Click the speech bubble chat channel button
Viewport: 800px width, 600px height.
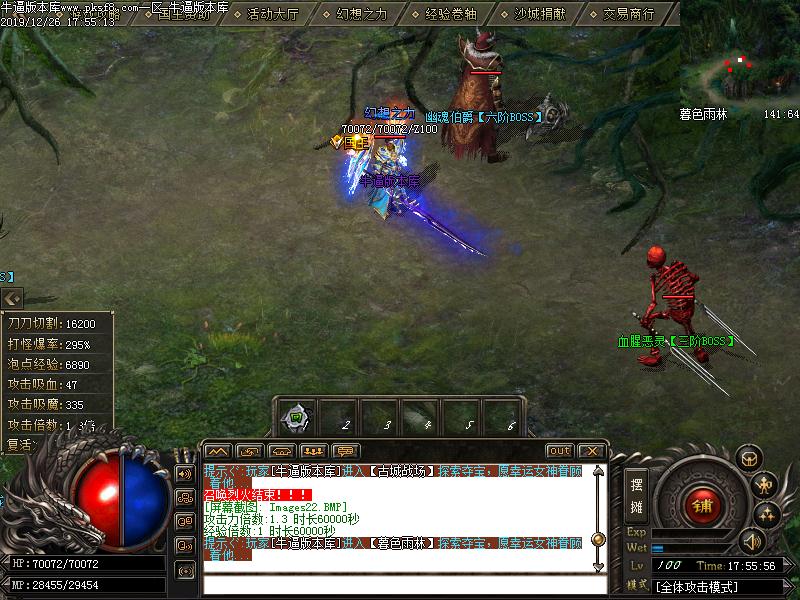tap(346, 451)
